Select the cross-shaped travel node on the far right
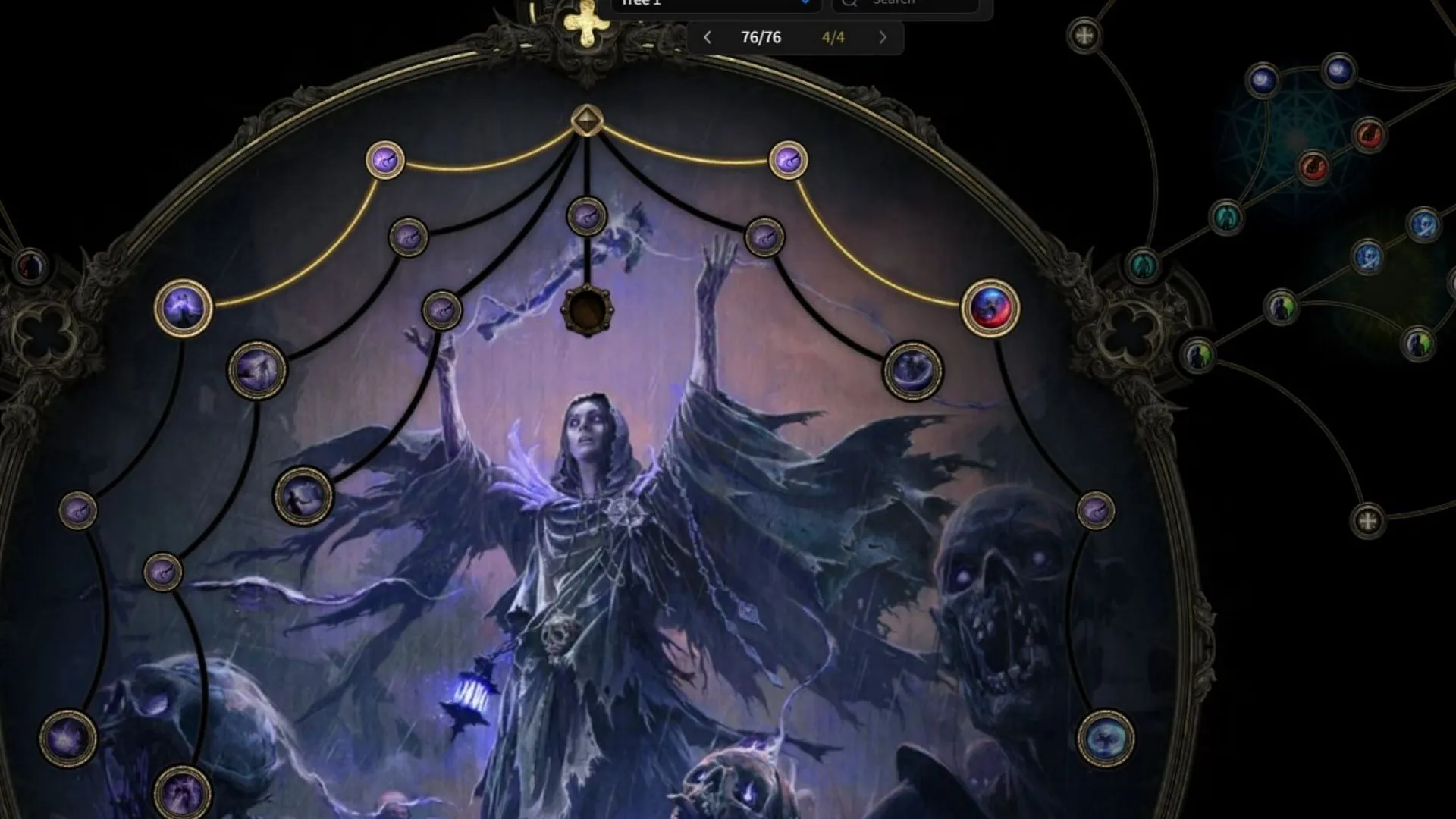Viewport: 1456px width, 819px height. click(x=1370, y=519)
